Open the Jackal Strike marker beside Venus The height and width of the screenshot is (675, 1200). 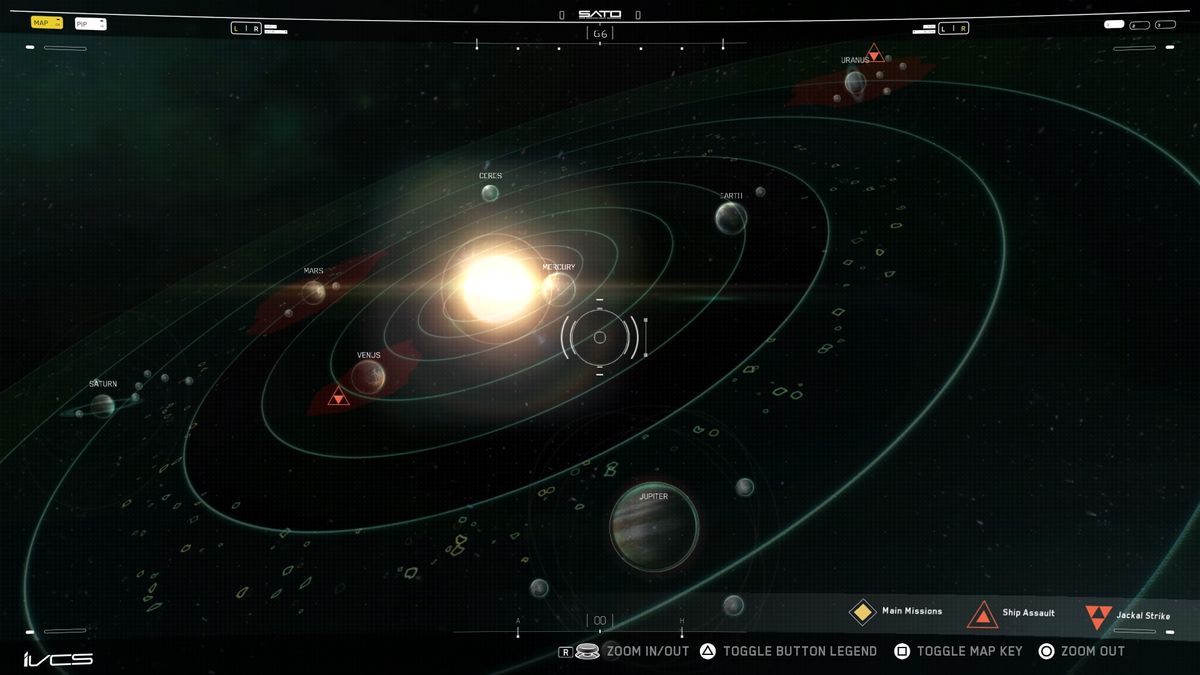[339, 397]
